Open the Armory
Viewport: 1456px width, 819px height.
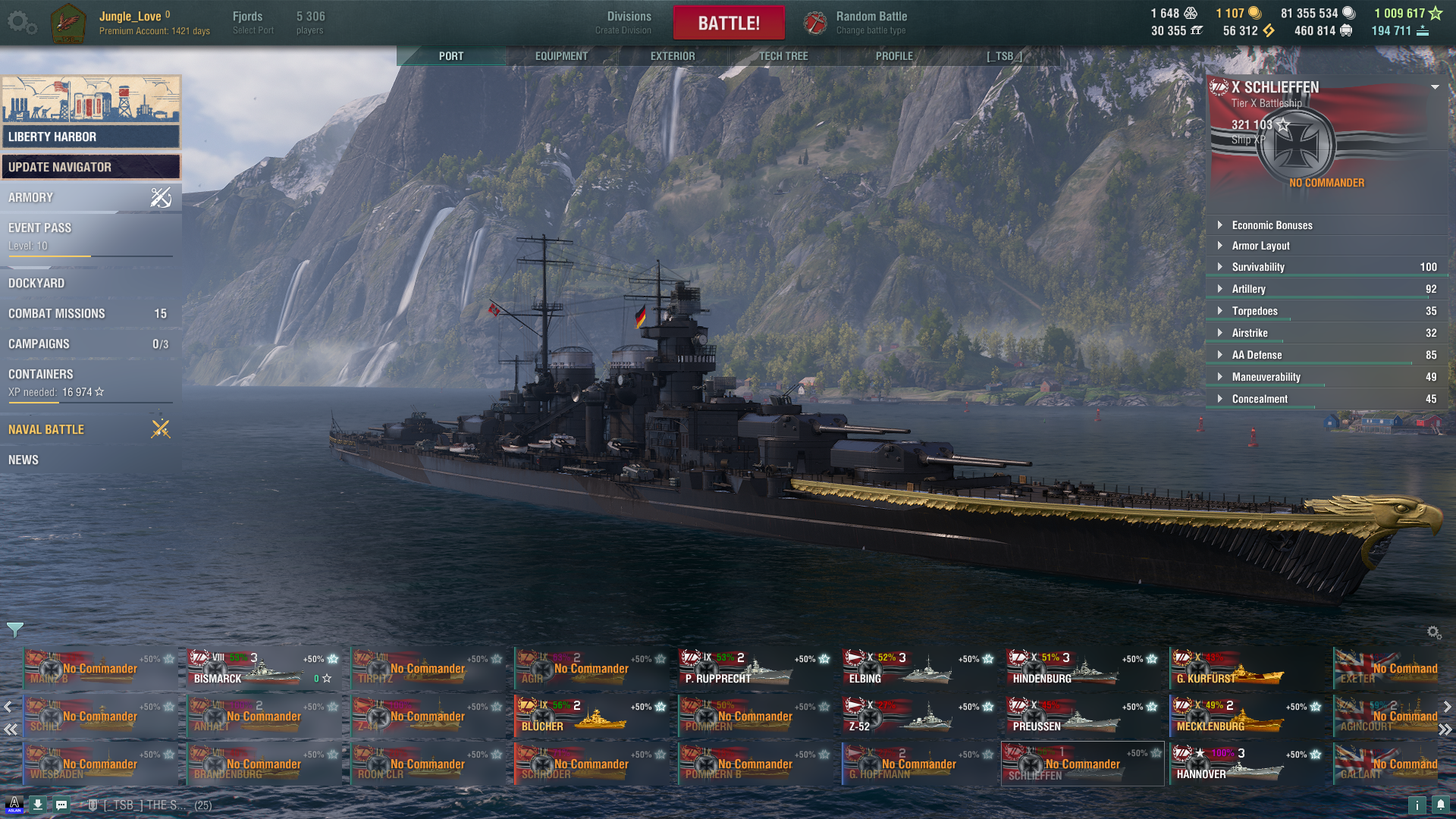coord(91,197)
